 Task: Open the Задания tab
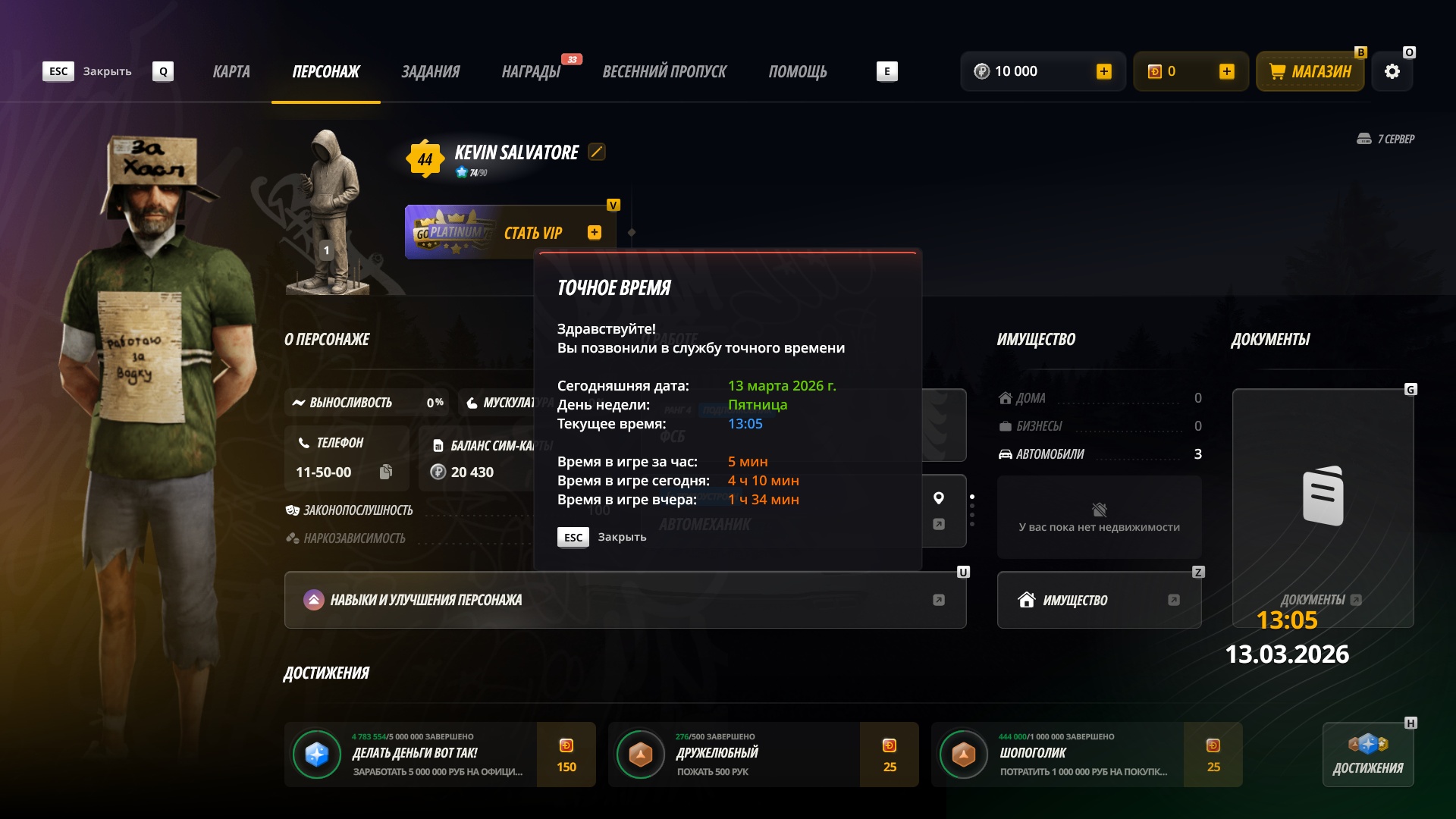click(430, 72)
